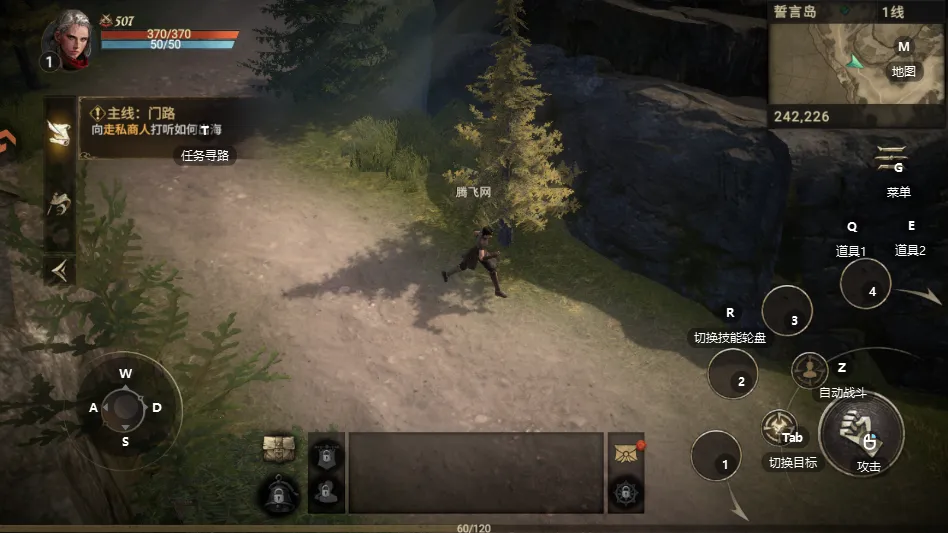Viewport: 948px width, 533px height.
Task: Toggle the 自动战斗 auto-battle icon
Action: click(809, 371)
